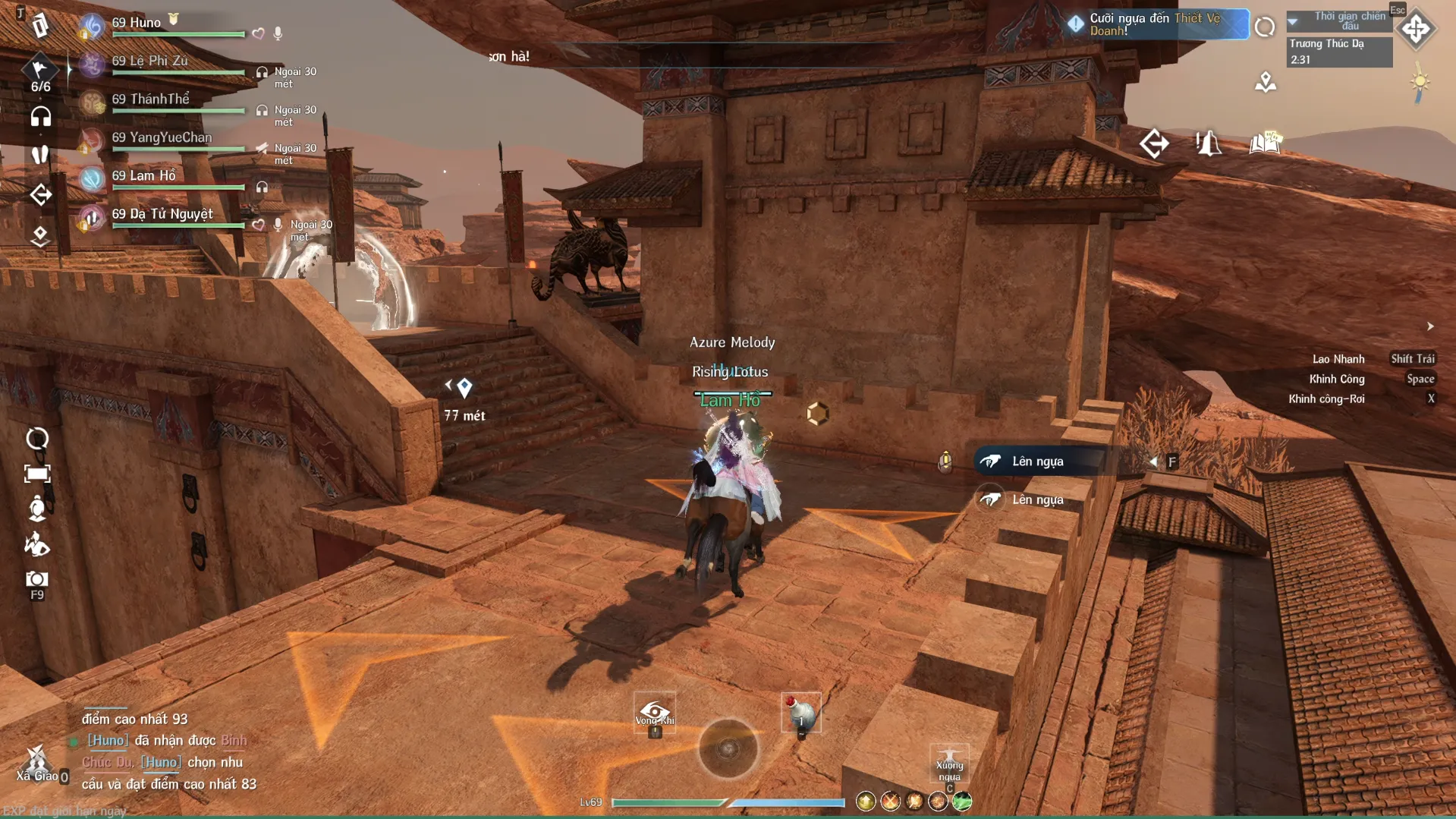Select party member YangYueChan
This screenshot has width=1456, height=819.
[161, 138]
